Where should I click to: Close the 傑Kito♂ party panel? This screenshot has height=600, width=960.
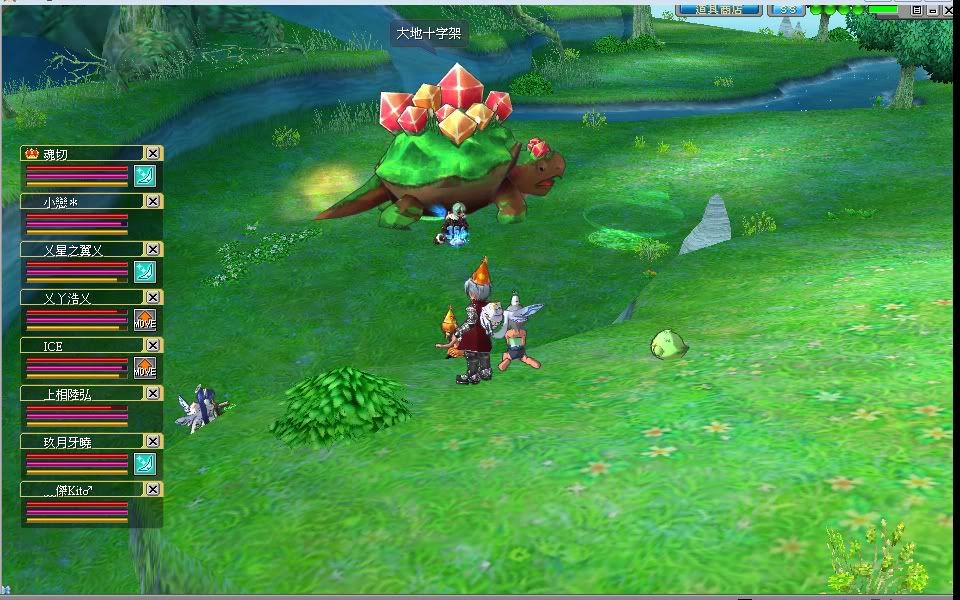point(153,489)
